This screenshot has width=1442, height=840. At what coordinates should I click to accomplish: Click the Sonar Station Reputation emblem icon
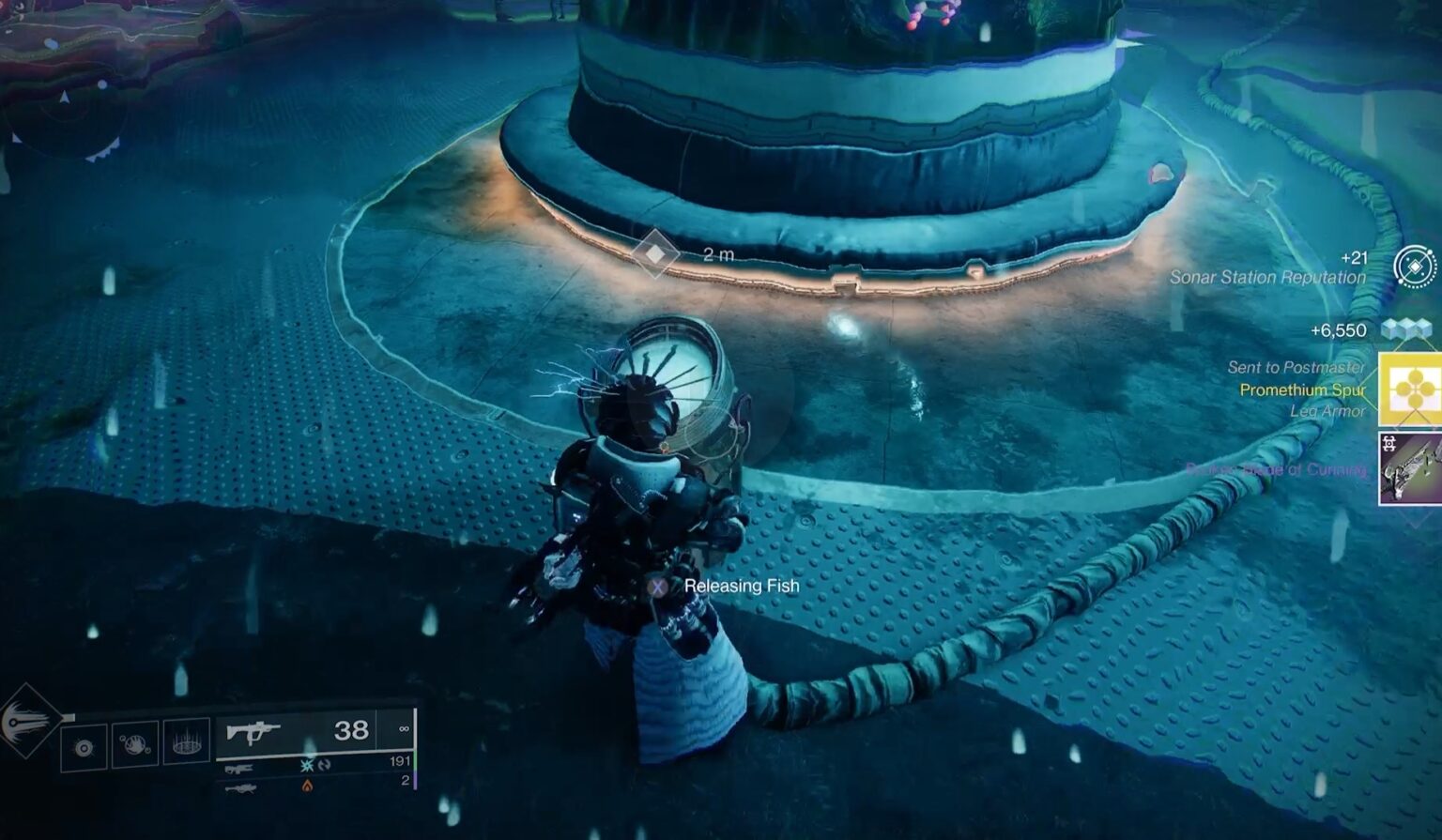click(x=1413, y=267)
